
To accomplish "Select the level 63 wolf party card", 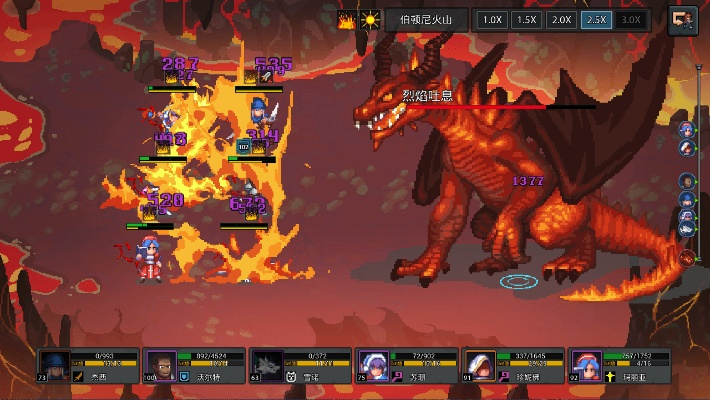I will [x=301, y=365].
